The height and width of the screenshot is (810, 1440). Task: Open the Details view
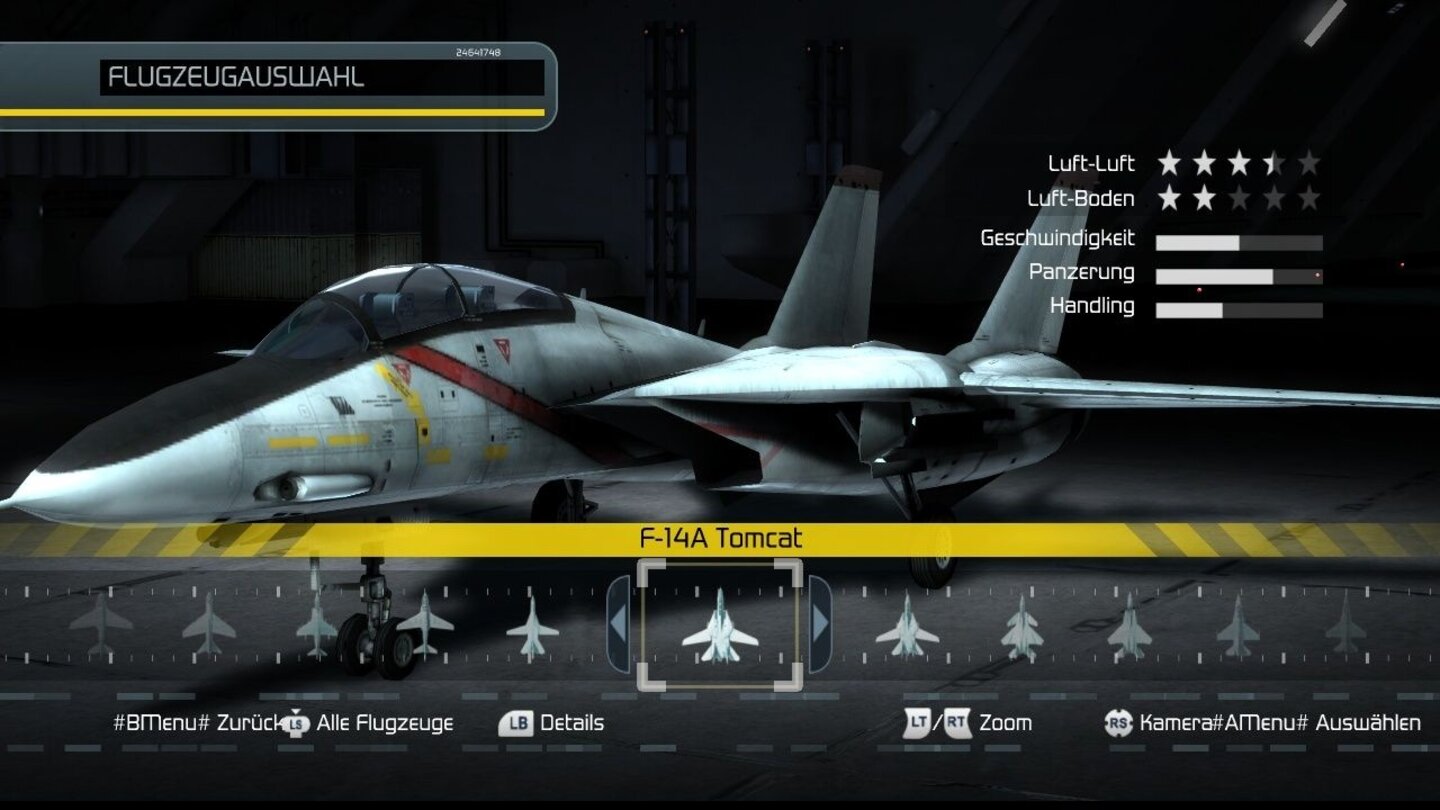pyautogui.click(x=573, y=721)
